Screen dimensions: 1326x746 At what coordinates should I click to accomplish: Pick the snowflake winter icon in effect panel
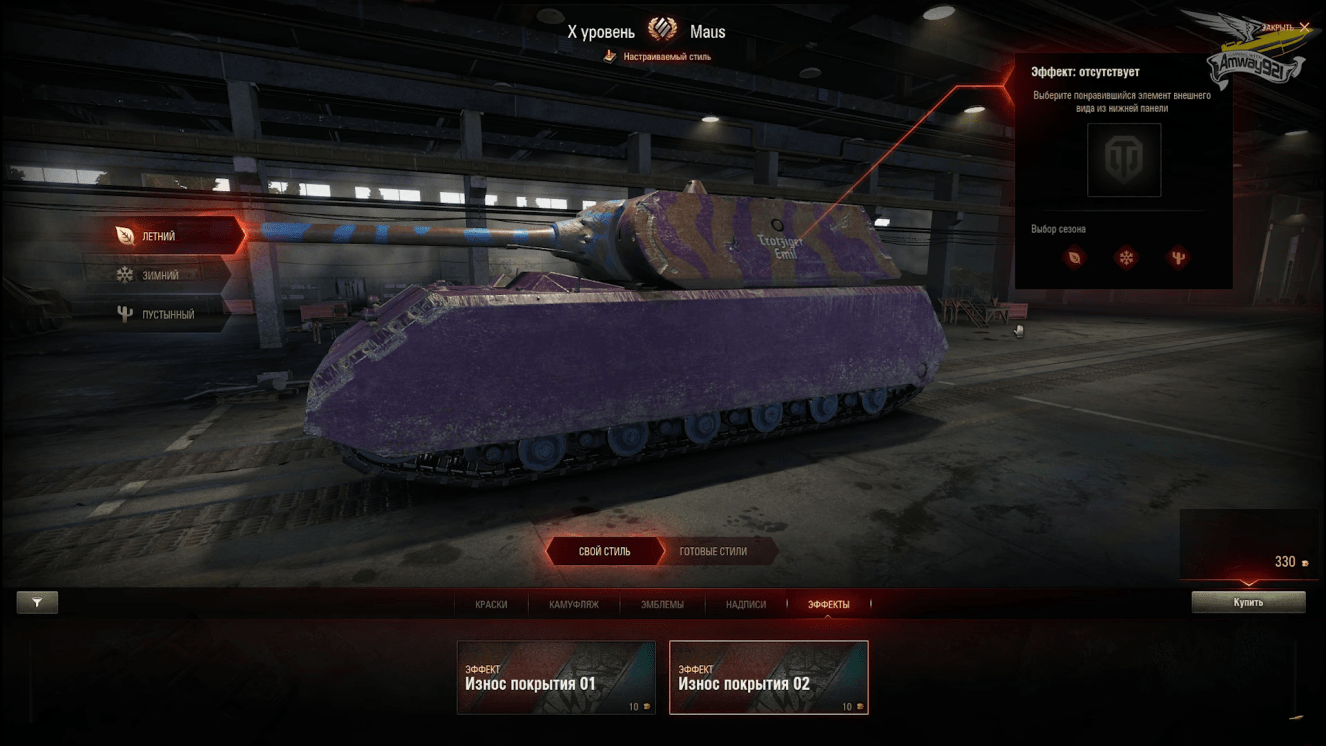1126,258
